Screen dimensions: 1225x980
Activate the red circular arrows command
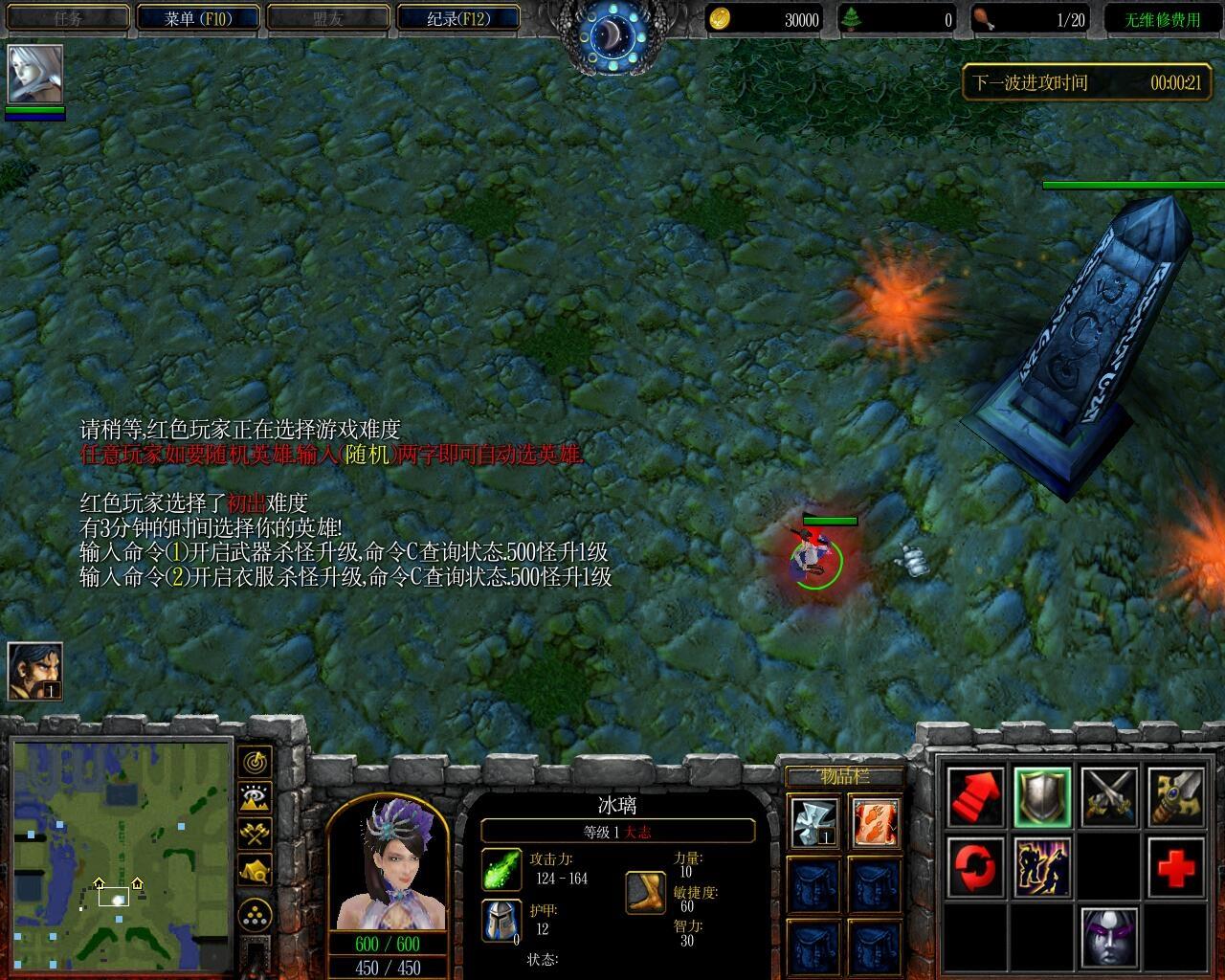975,867
